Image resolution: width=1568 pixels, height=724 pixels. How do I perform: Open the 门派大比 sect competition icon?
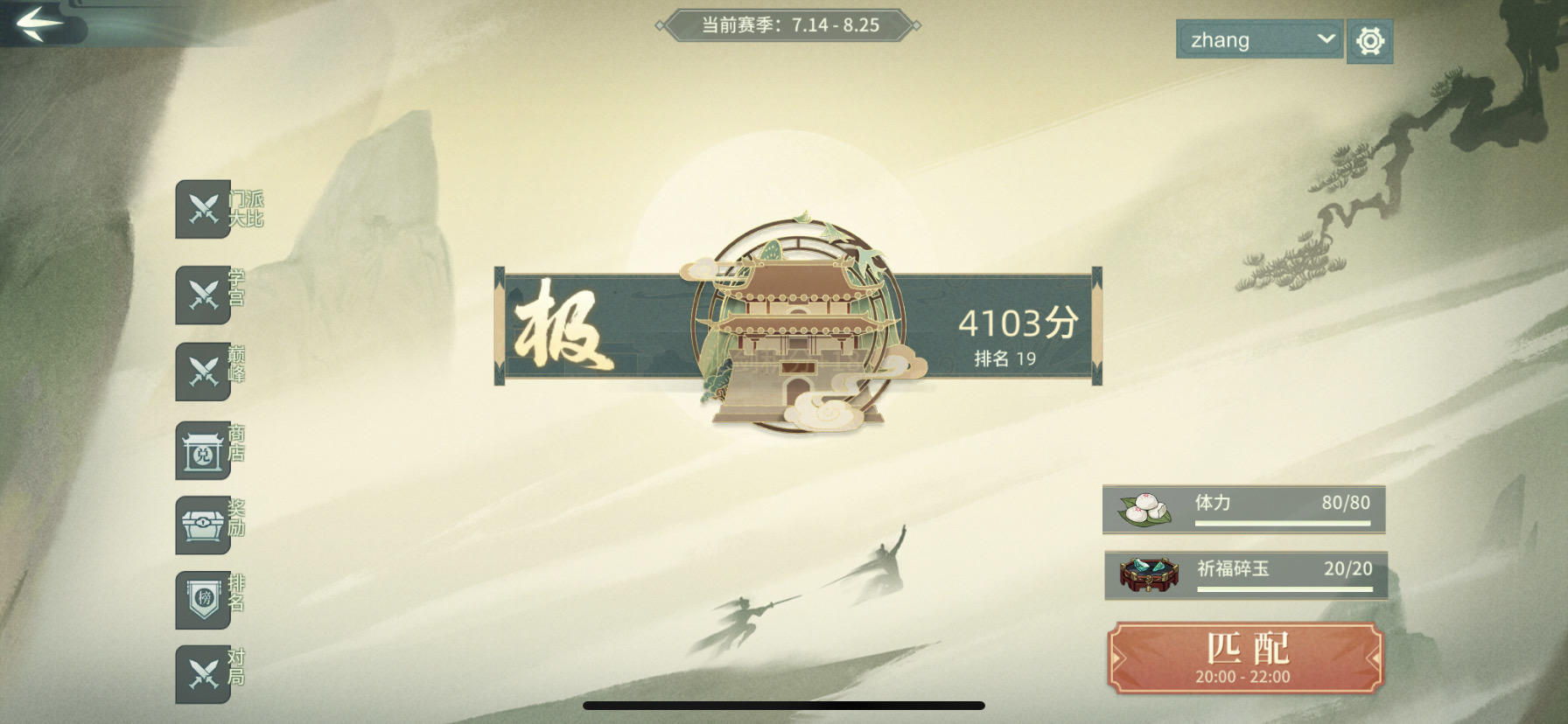tap(204, 210)
